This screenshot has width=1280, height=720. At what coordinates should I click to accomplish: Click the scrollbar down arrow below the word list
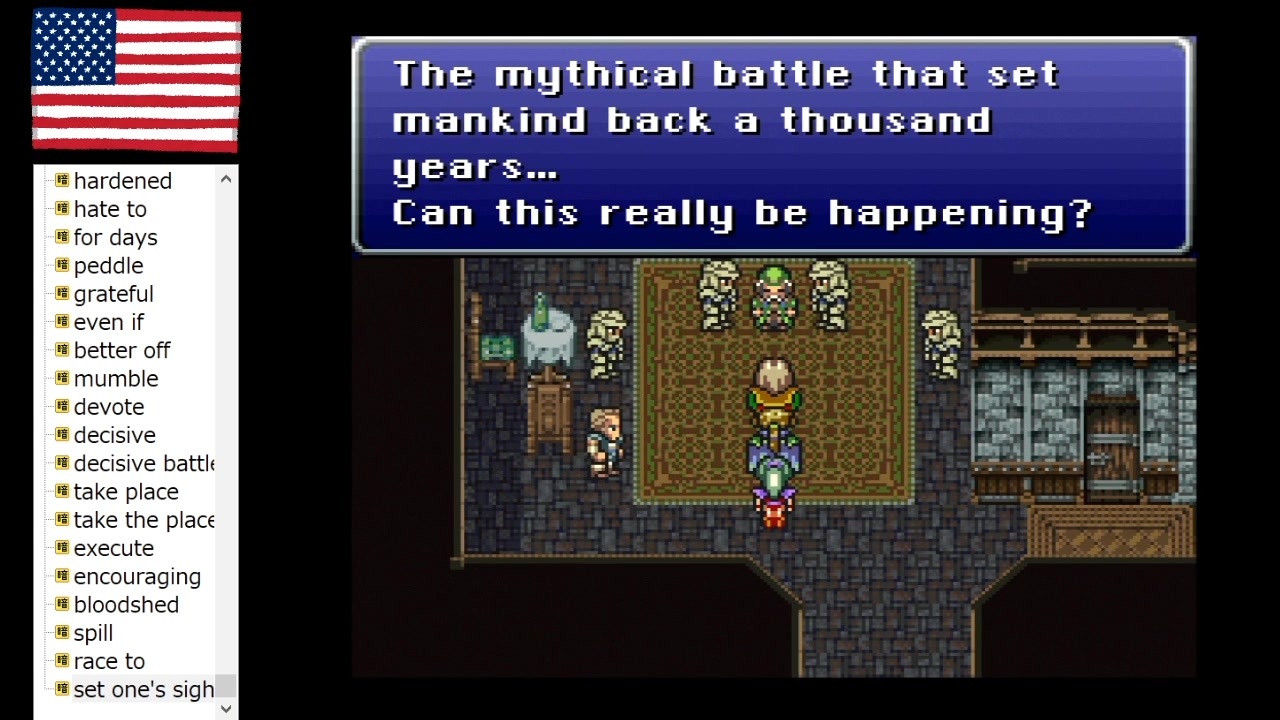point(225,708)
